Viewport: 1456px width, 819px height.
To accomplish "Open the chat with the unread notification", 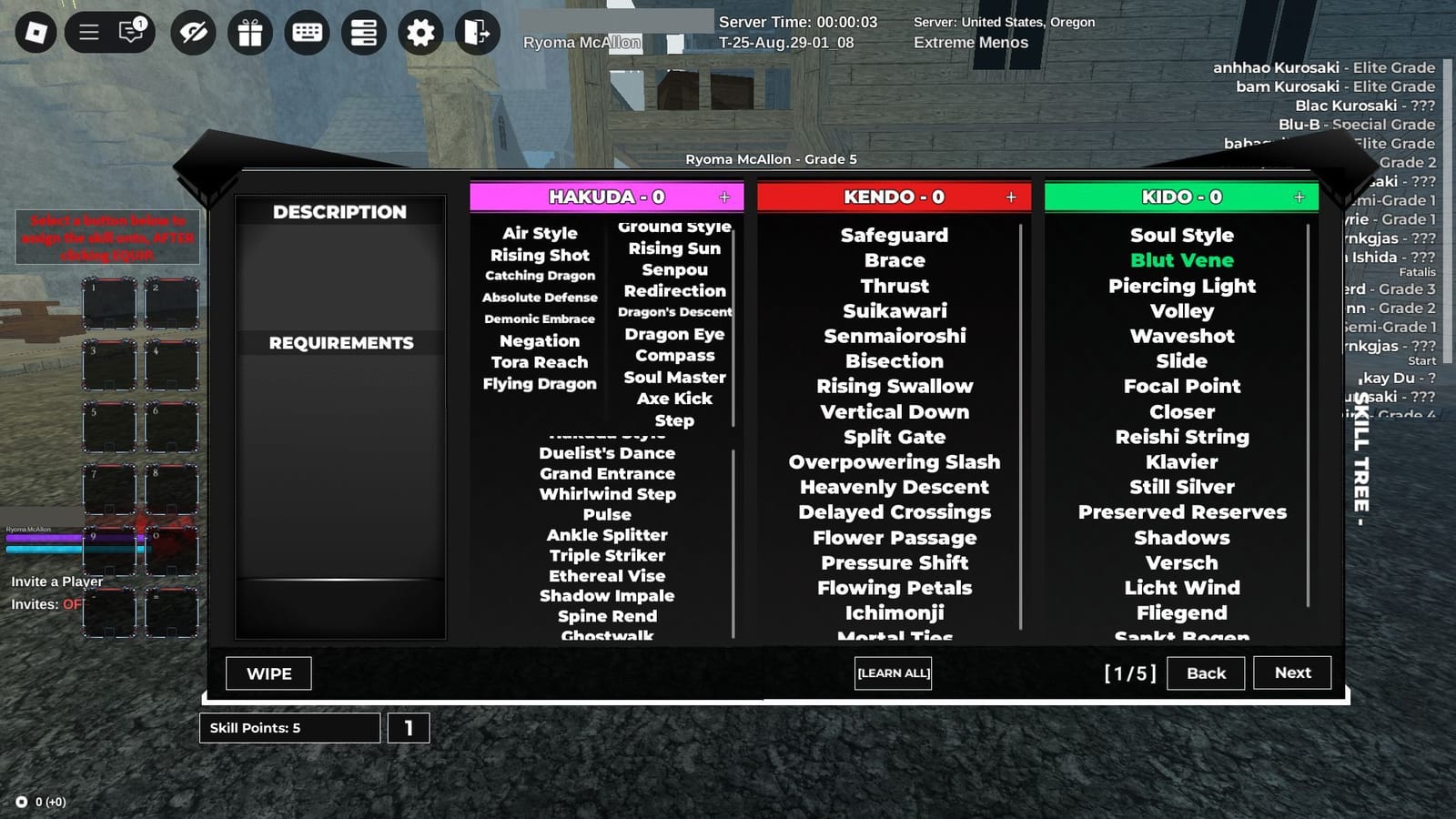I will click(x=129, y=32).
